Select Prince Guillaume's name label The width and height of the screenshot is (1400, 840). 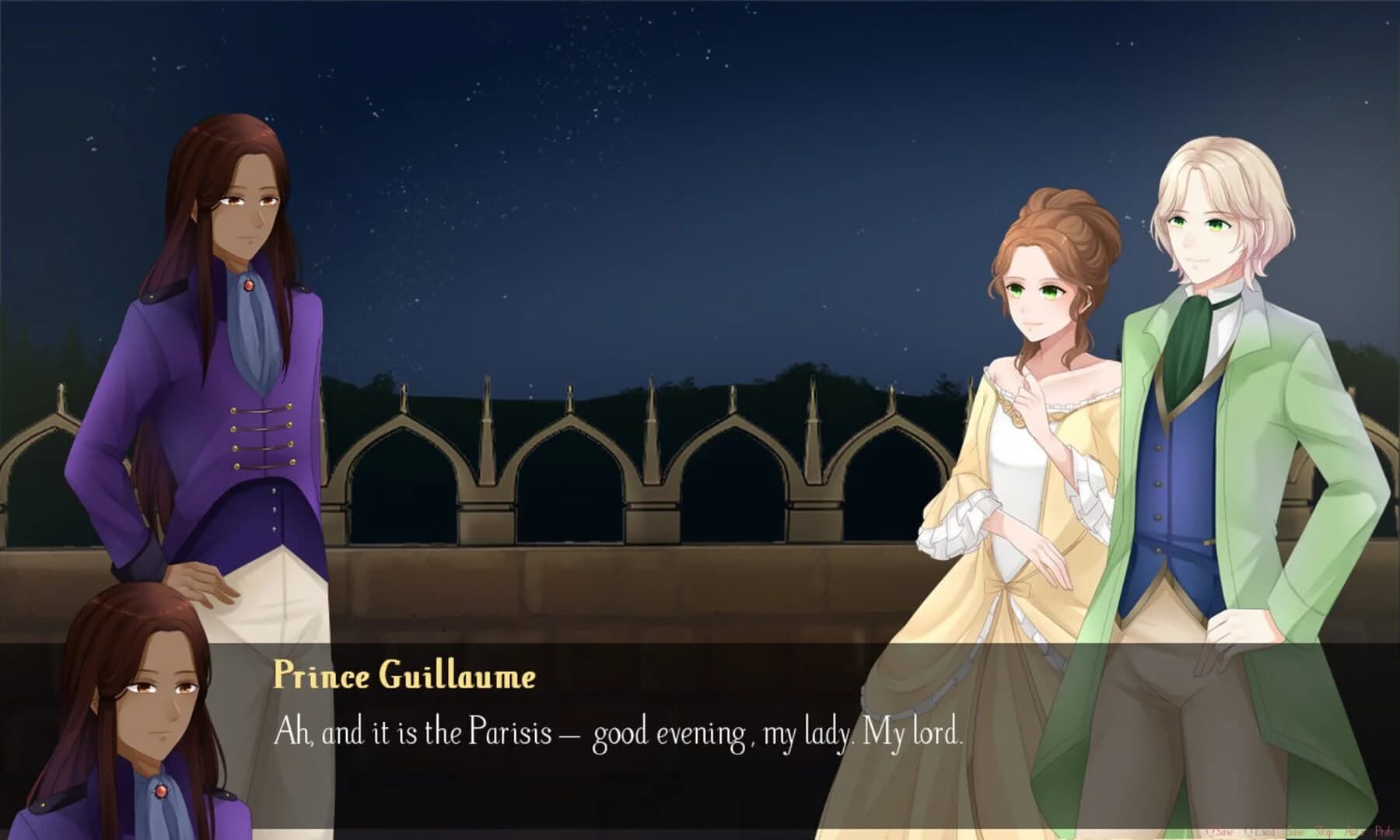tap(406, 678)
